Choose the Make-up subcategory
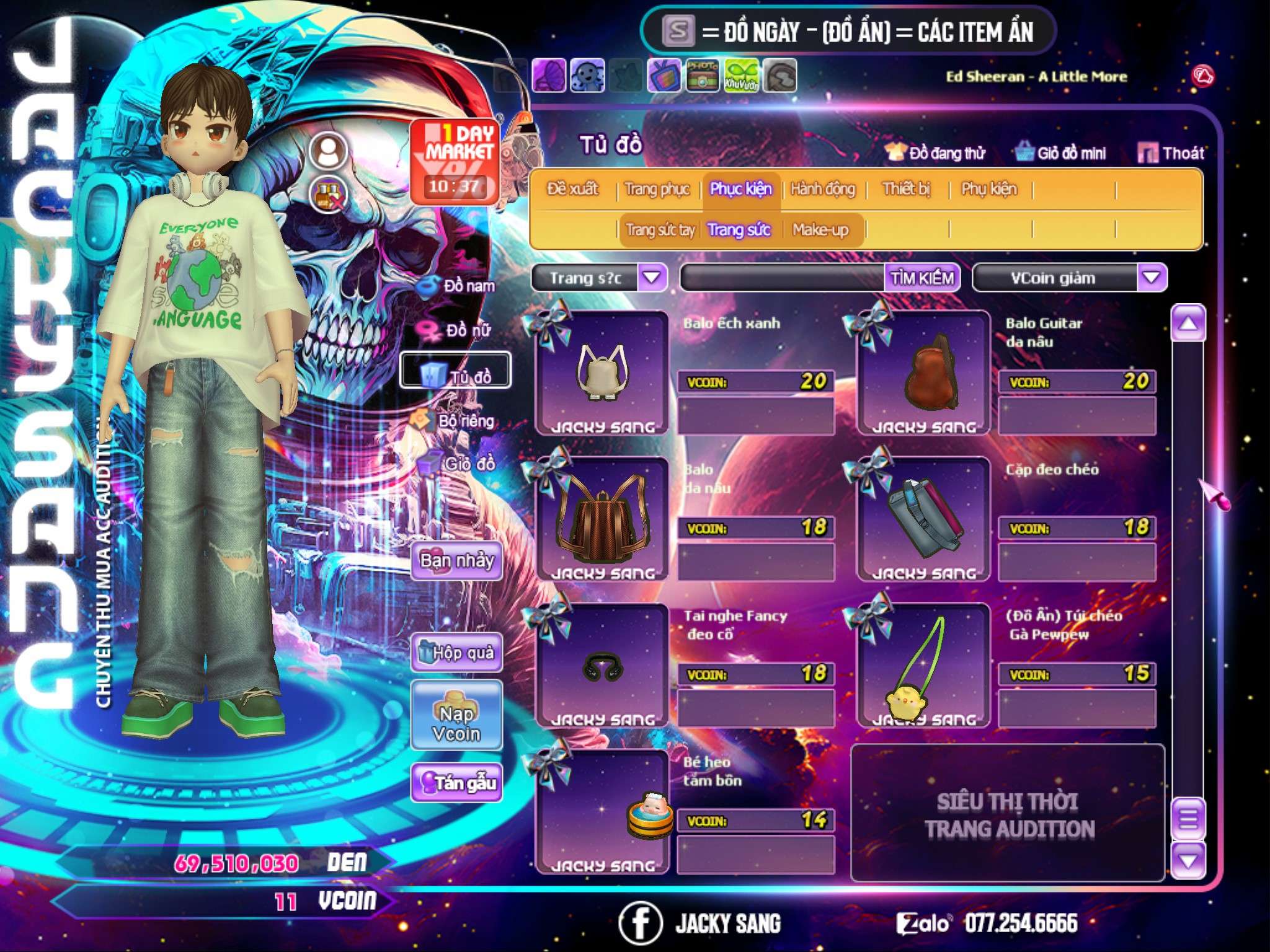Screen dimensions: 1270x952 point(820,231)
